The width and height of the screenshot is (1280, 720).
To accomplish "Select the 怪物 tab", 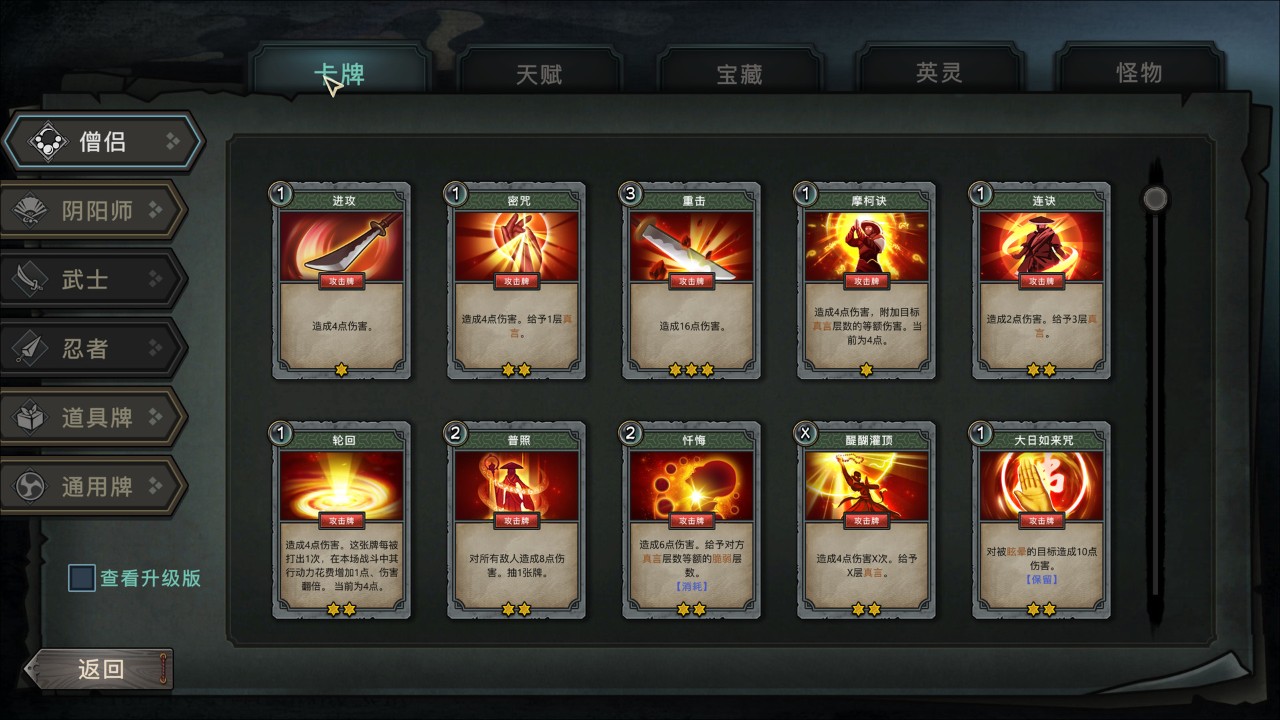I will pyautogui.click(x=1139, y=73).
